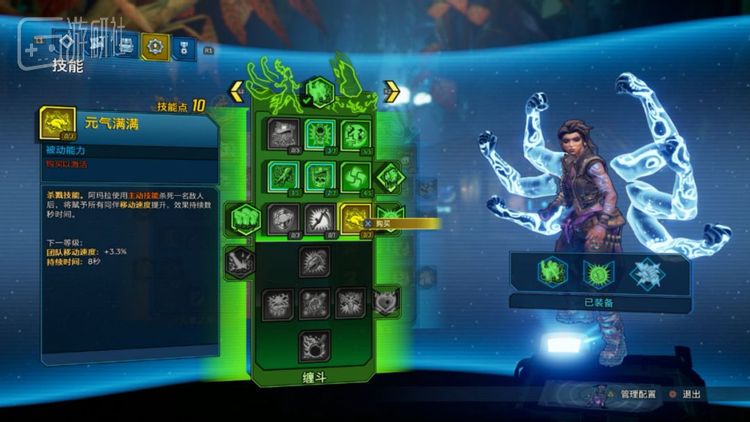Viewport: 750px width, 422px height.
Task: Select the green fist action skill hexagon
Action: [x=245, y=217]
